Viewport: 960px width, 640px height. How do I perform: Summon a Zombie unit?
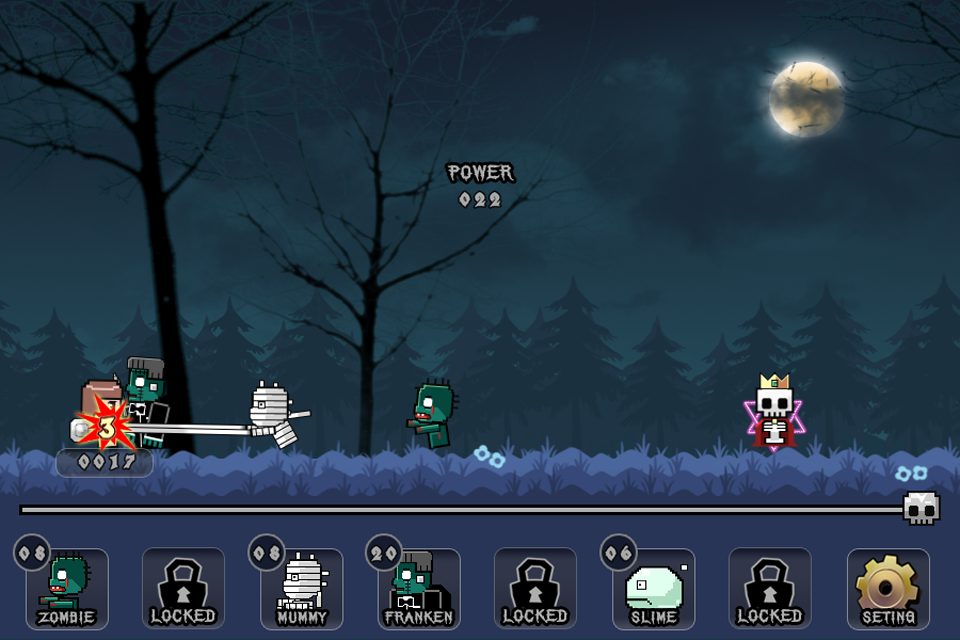[67, 589]
